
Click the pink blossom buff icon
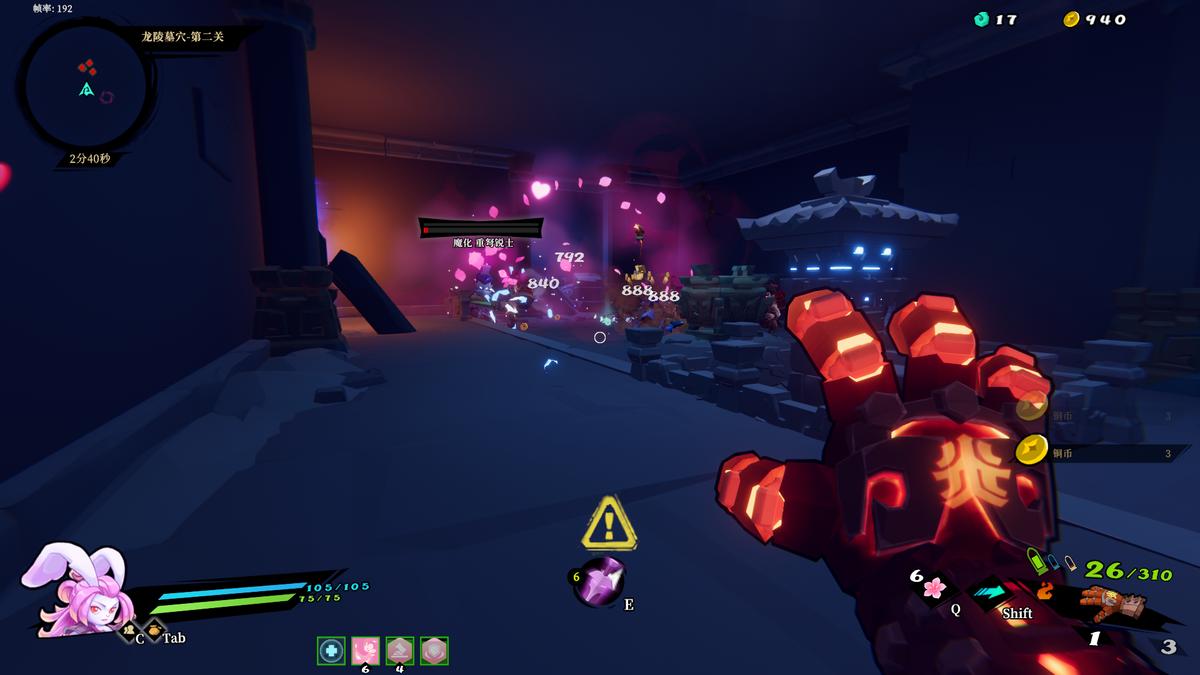(365, 651)
